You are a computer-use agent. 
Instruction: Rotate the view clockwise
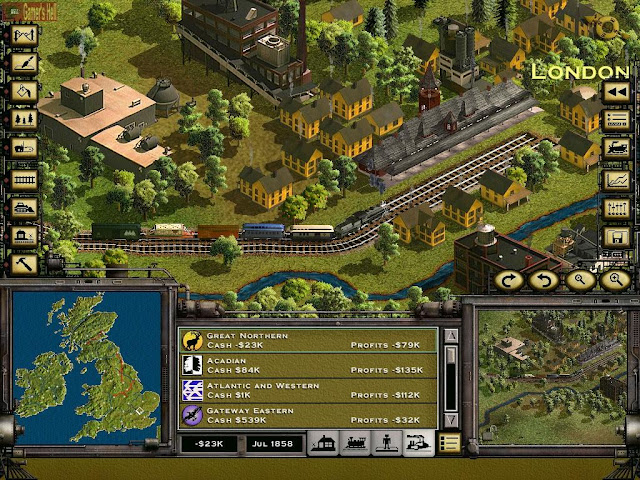click(x=511, y=281)
